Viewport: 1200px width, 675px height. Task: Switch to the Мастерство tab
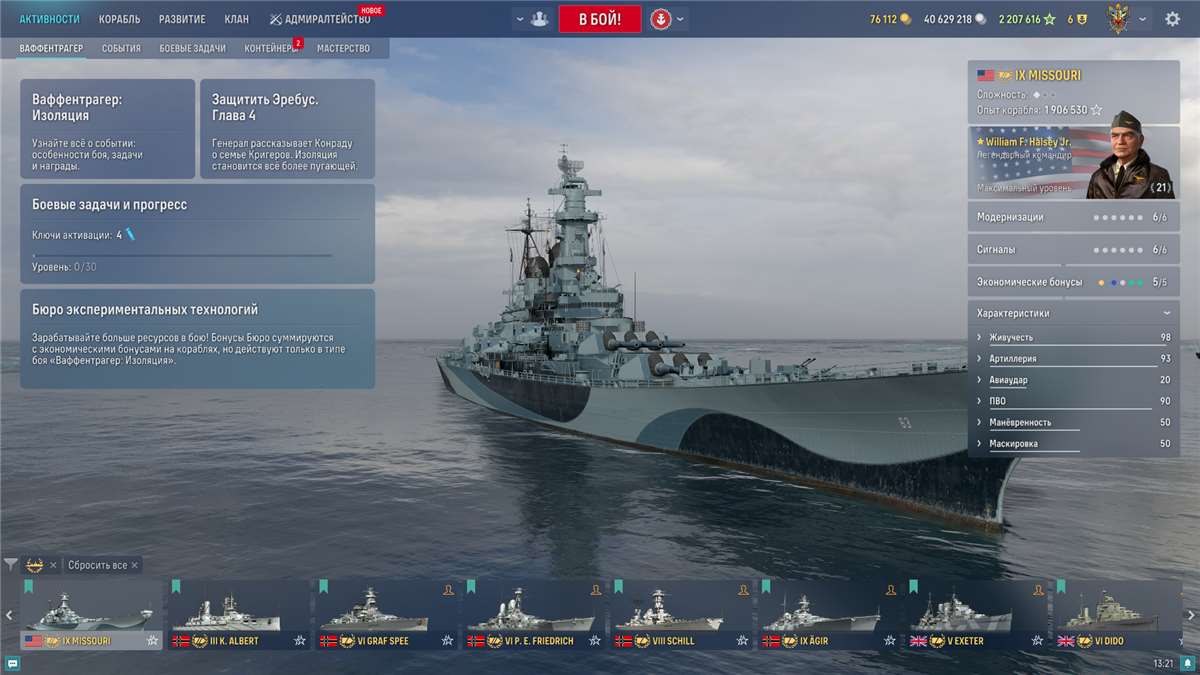click(x=343, y=48)
